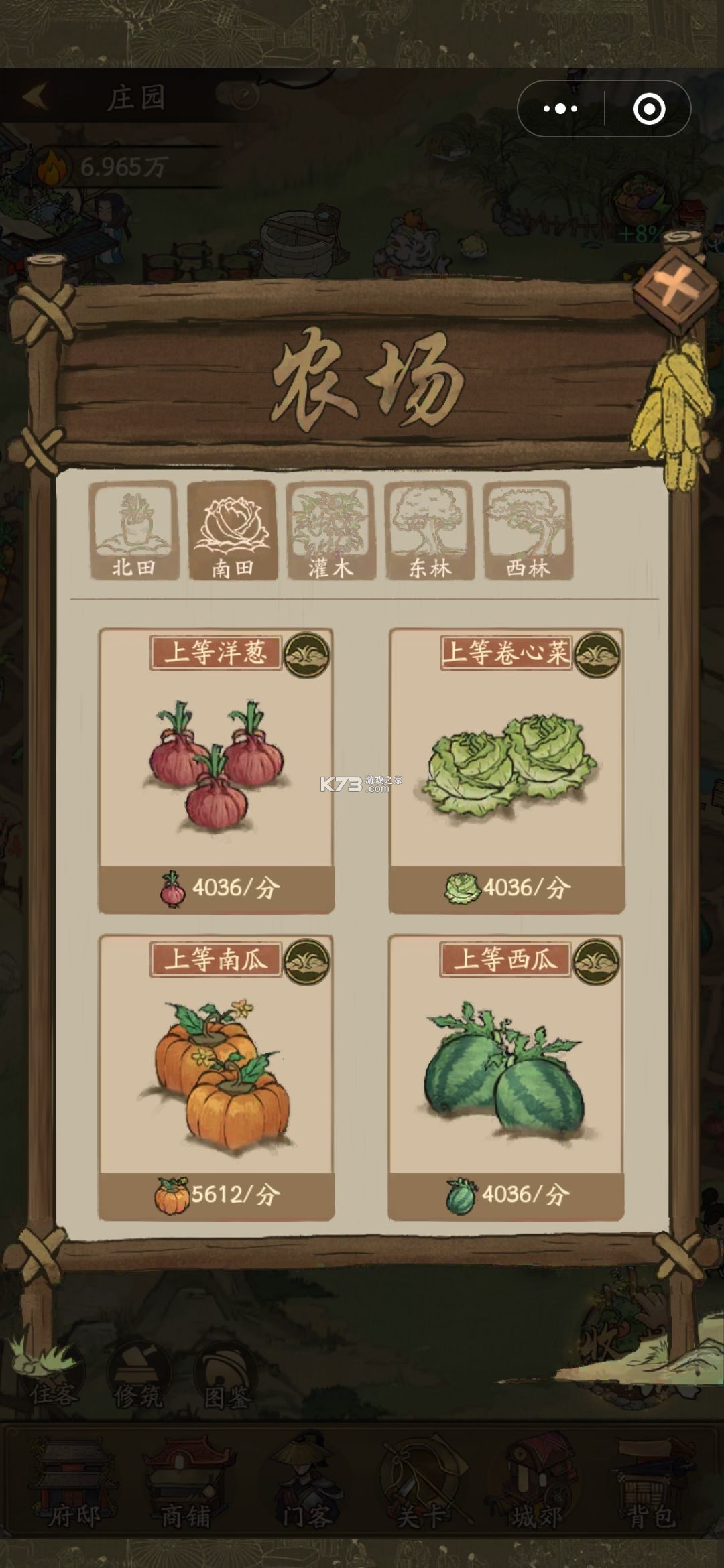The width and height of the screenshot is (724, 1568).
Task: Open the 灌木 tab
Action: click(330, 531)
